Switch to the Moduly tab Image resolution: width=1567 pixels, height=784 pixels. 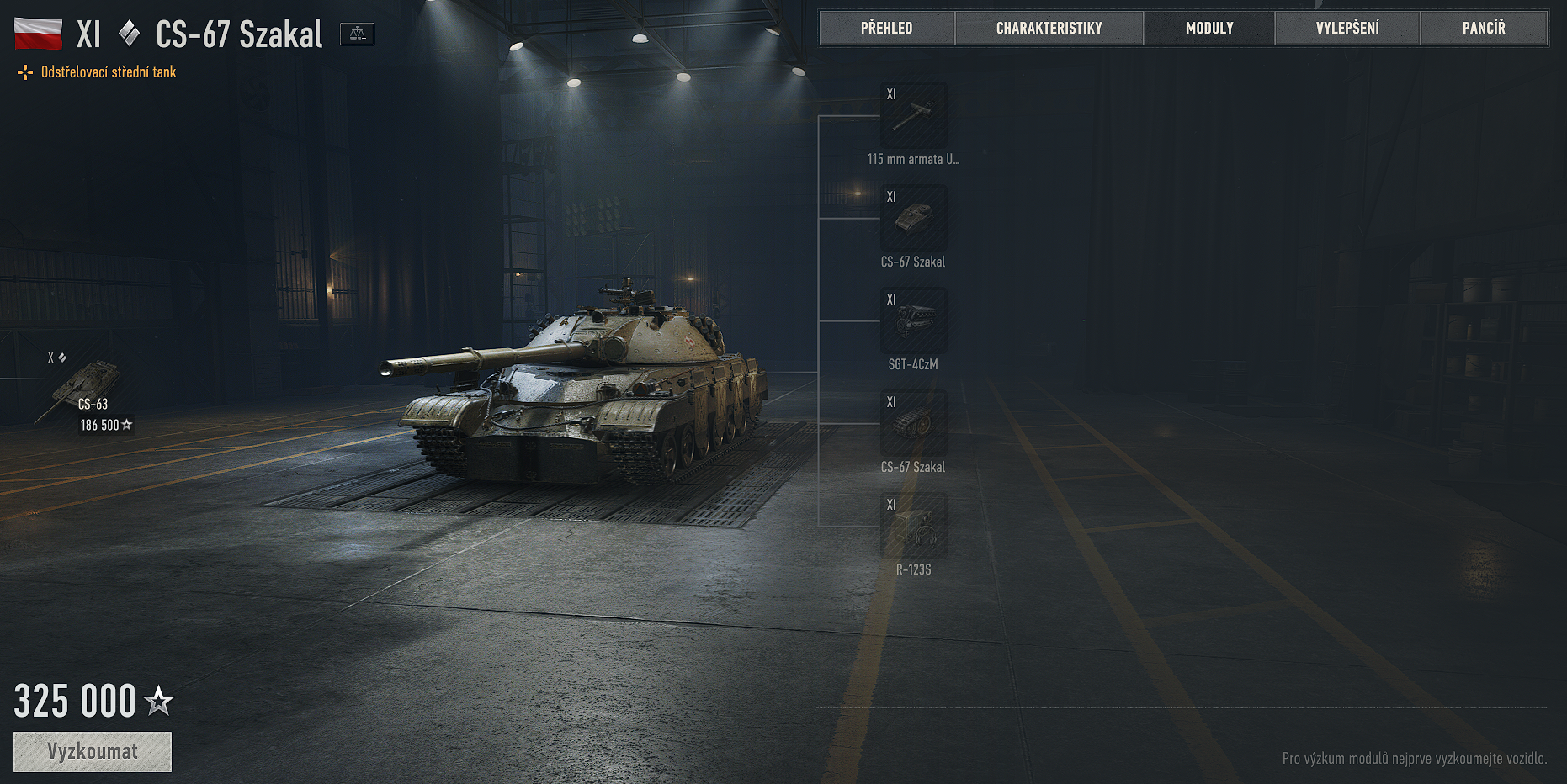(1208, 28)
